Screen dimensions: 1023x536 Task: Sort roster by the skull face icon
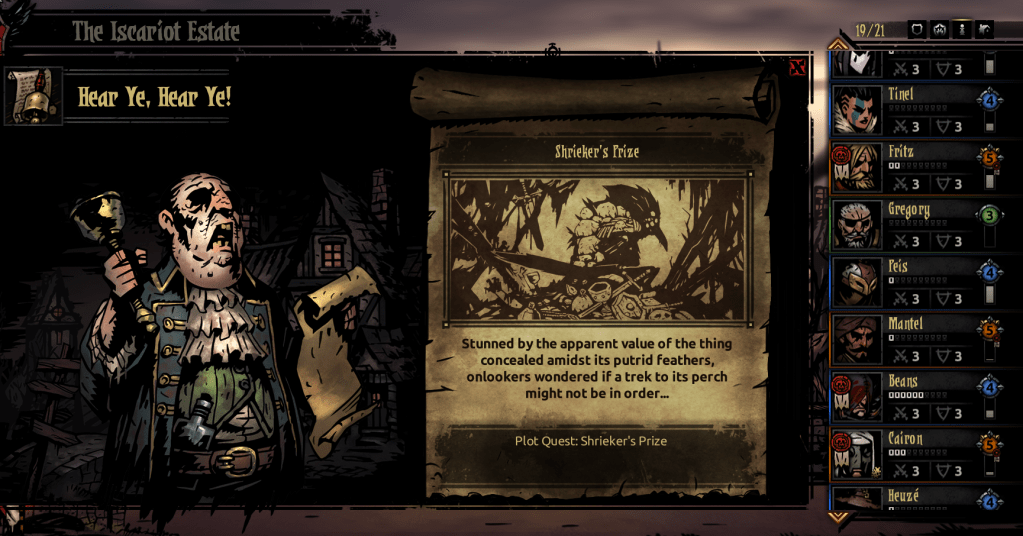939,29
